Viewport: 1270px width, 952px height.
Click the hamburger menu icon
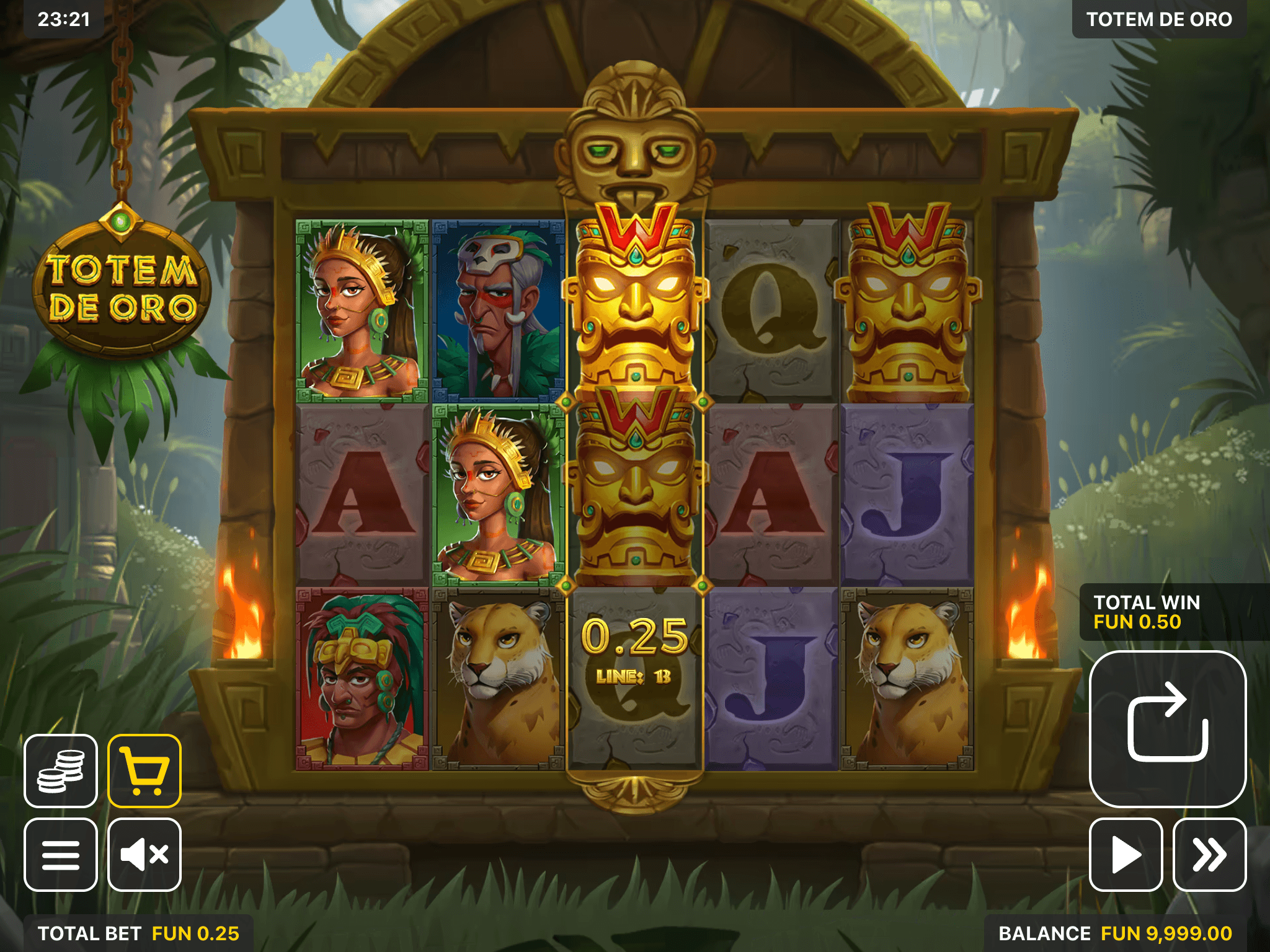click(60, 855)
